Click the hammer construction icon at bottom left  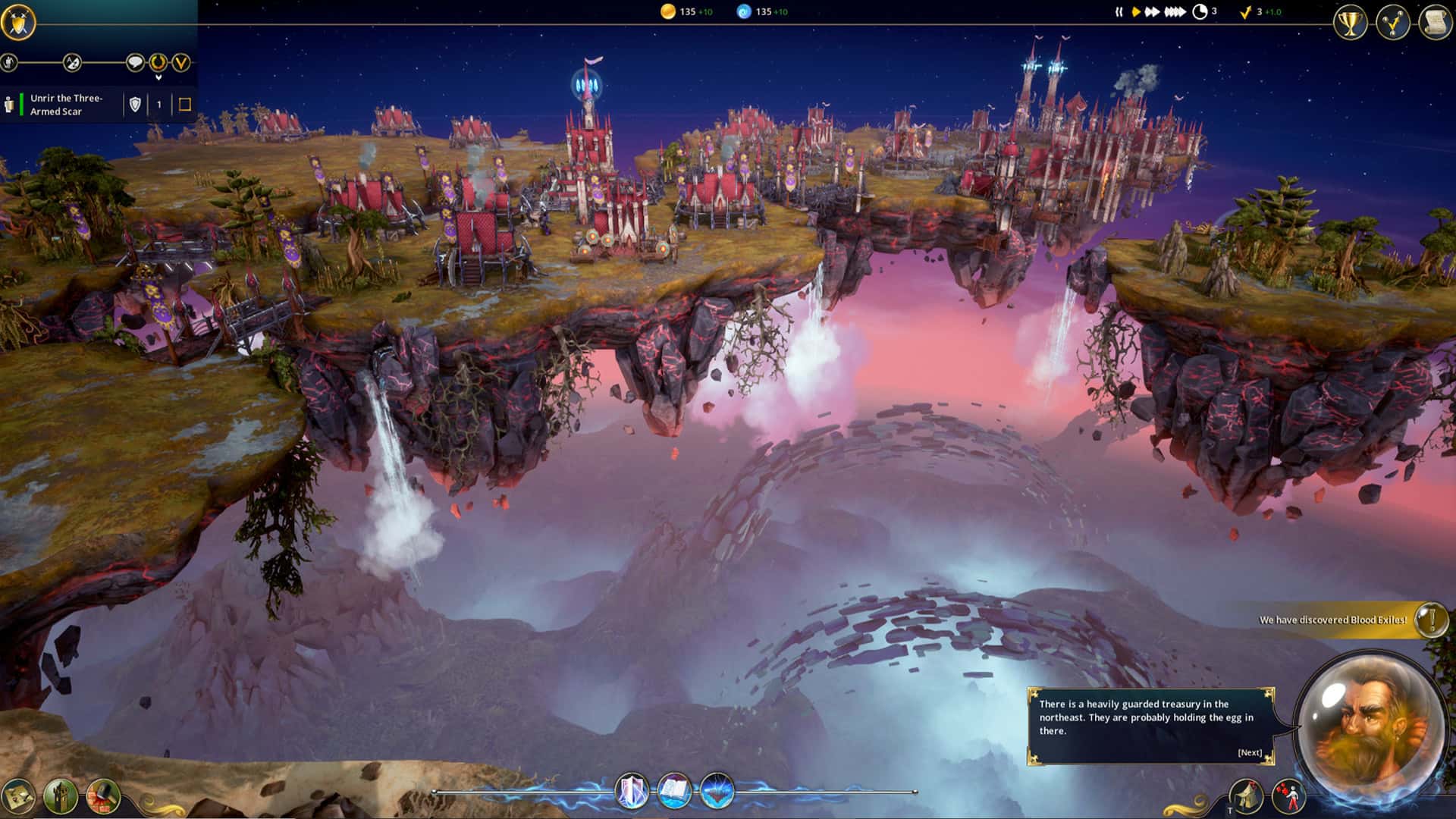click(x=101, y=797)
